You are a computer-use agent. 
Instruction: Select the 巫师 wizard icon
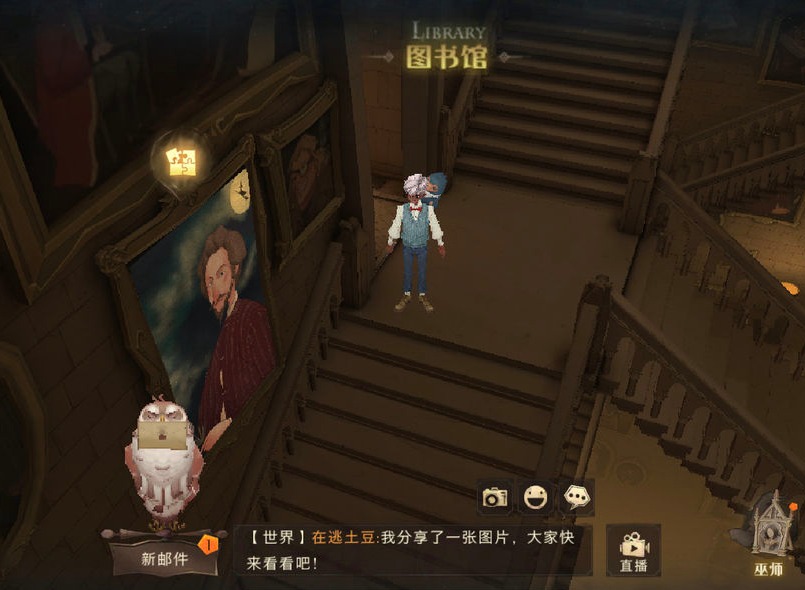(x=769, y=537)
